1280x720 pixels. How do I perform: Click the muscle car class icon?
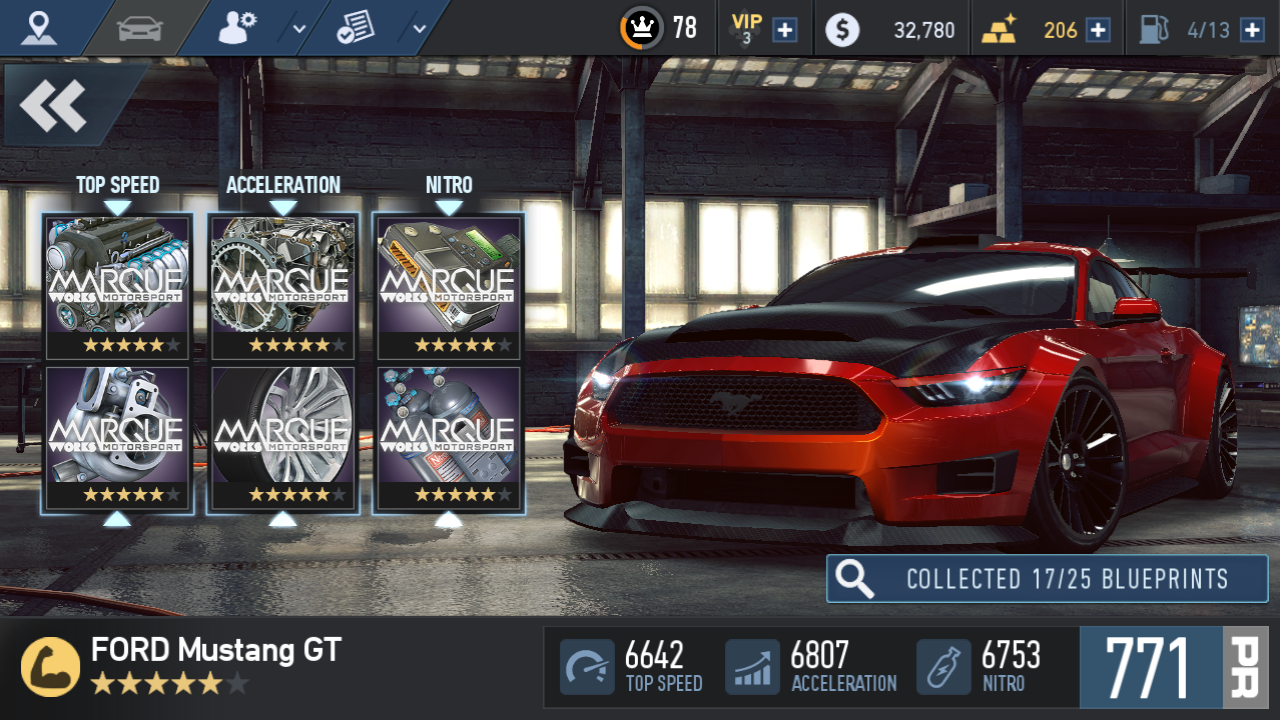[x=50, y=667]
